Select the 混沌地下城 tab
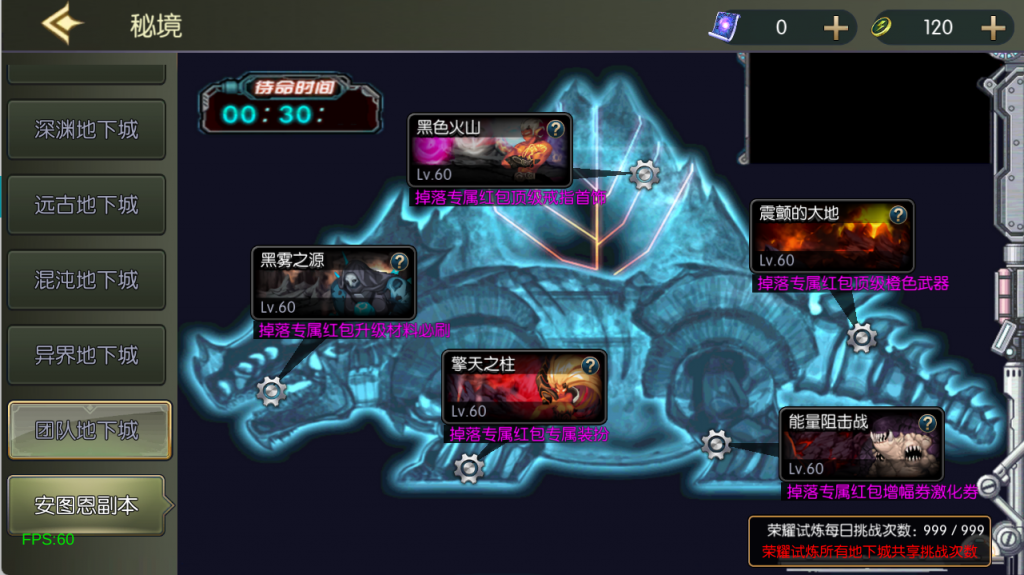The height and width of the screenshot is (575, 1024). point(86,280)
